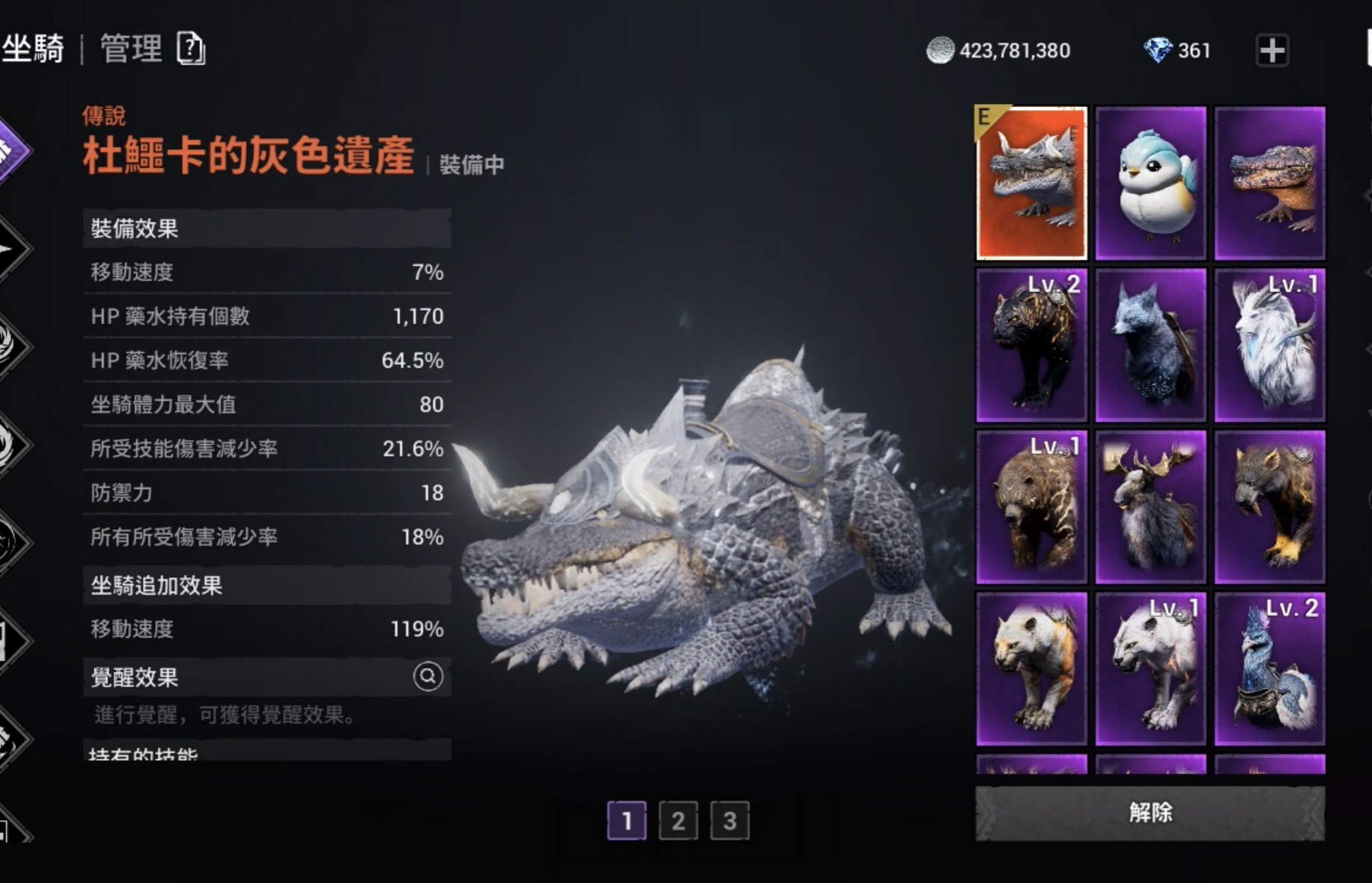View 覺醒效果 awakening effect details
1372x883 pixels.
pyautogui.click(x=428, y=677)
